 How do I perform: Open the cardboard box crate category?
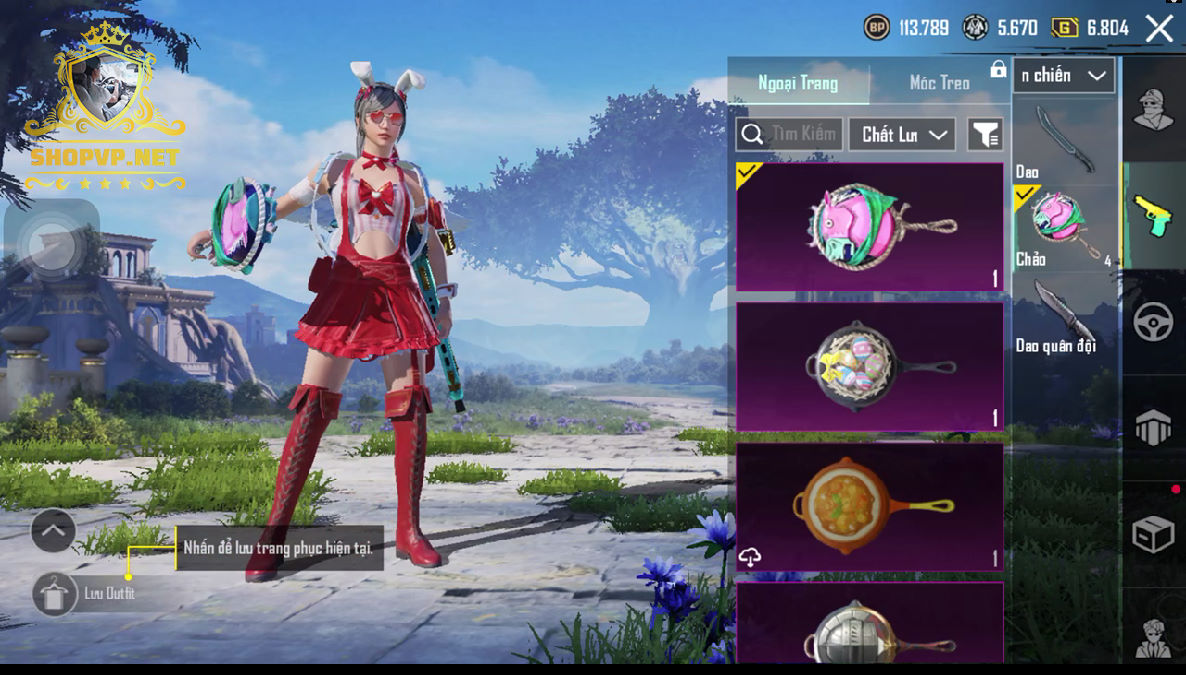pyautogui.click(x=1153, y=535)
